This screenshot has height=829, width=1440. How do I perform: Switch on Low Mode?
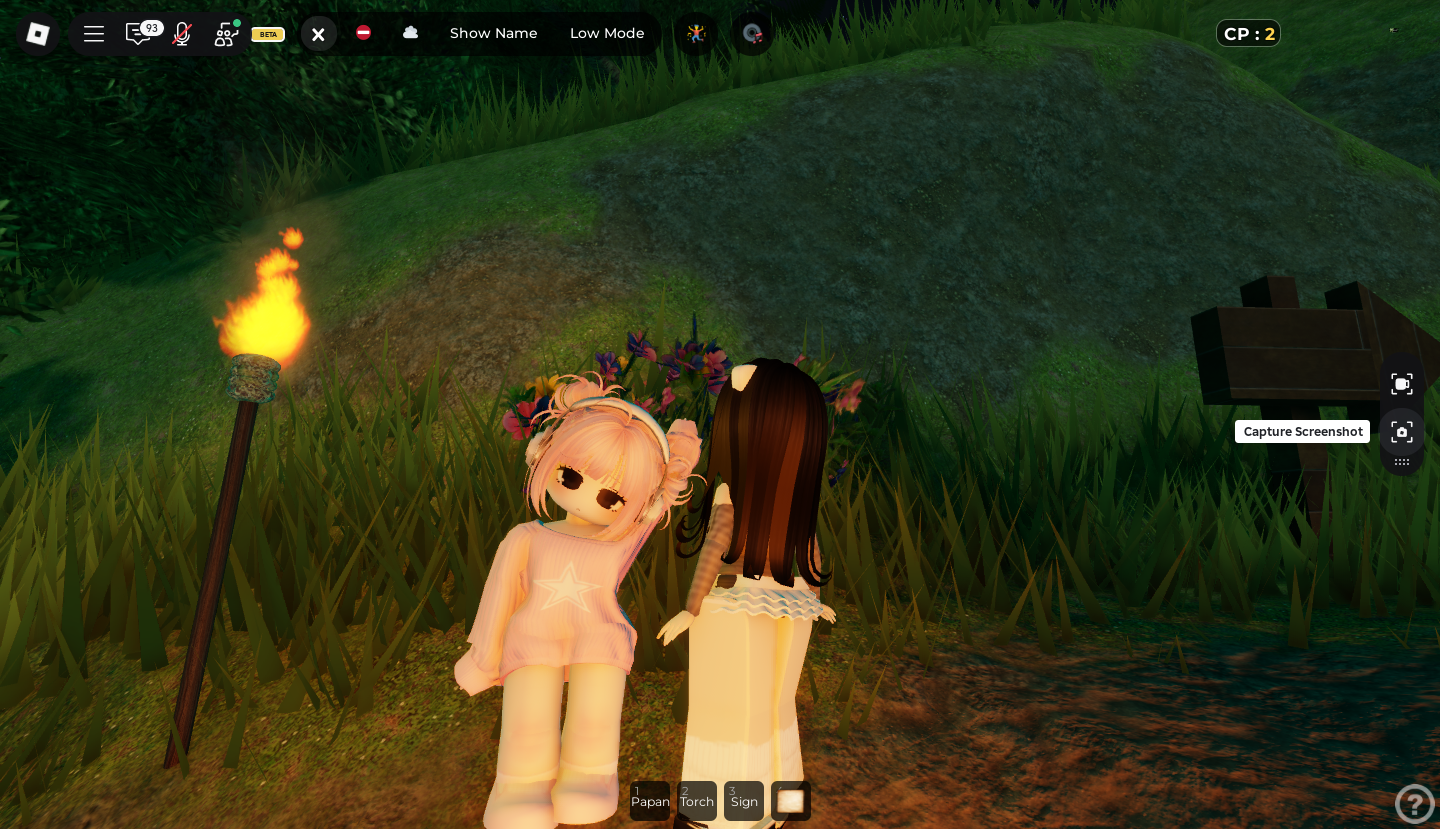tap(607, 33)
